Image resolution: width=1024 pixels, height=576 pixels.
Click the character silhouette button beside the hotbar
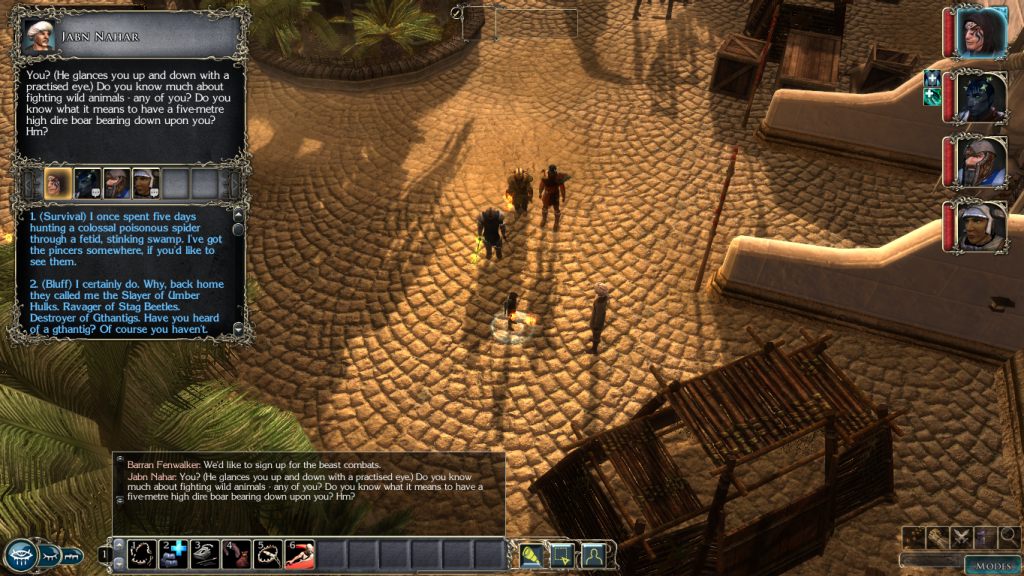pos(593,553)
